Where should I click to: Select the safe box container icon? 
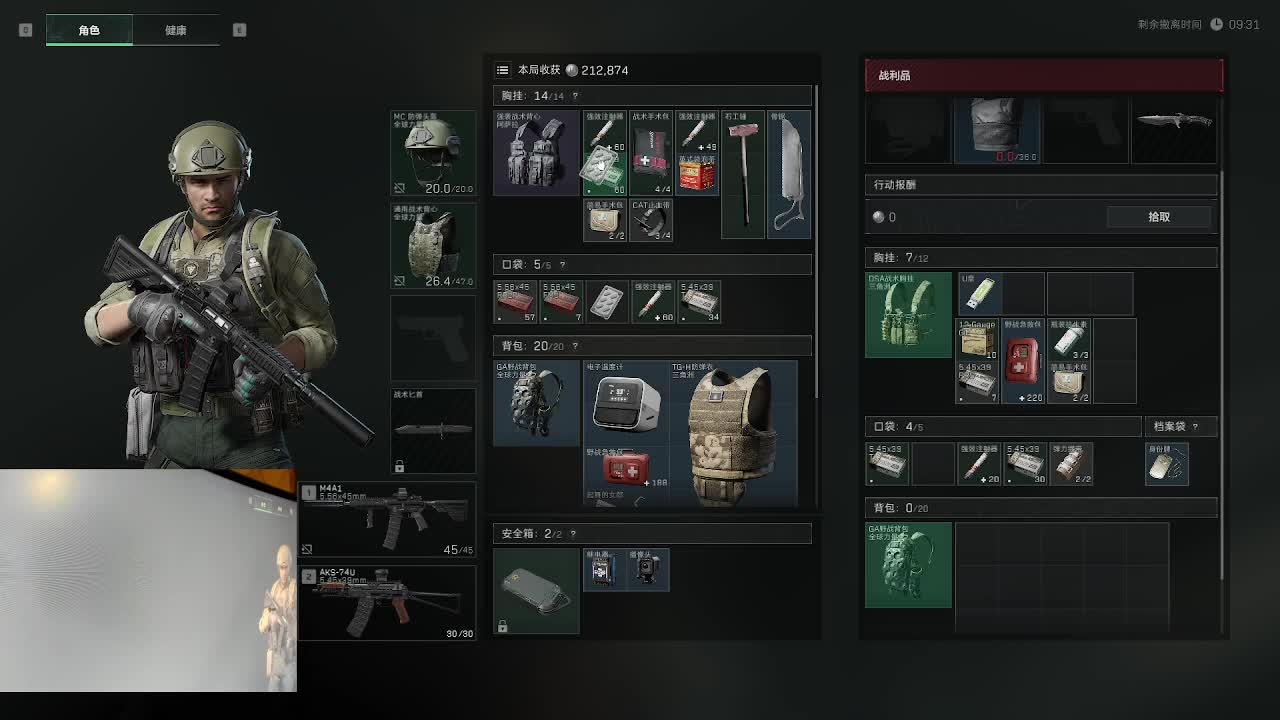click(536, 590)
